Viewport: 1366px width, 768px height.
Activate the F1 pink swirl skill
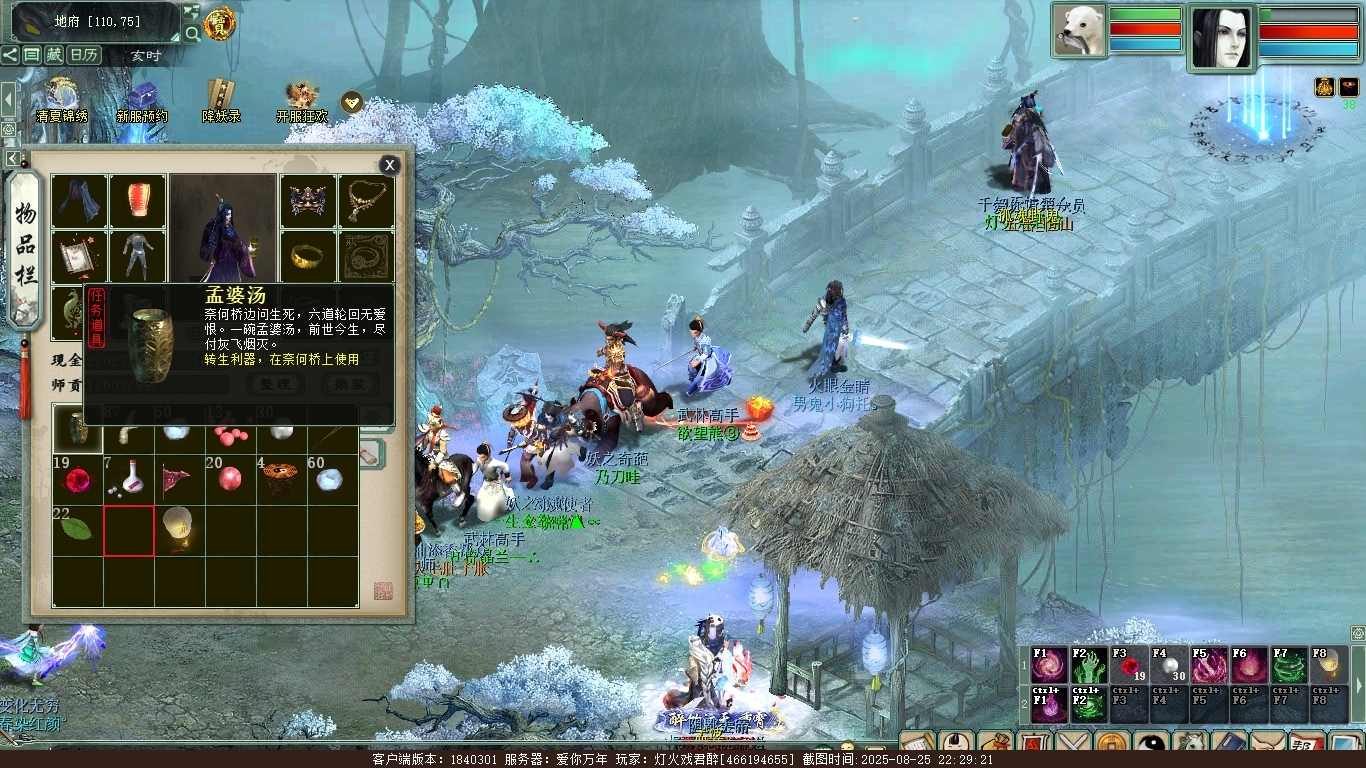point(1049,665)
